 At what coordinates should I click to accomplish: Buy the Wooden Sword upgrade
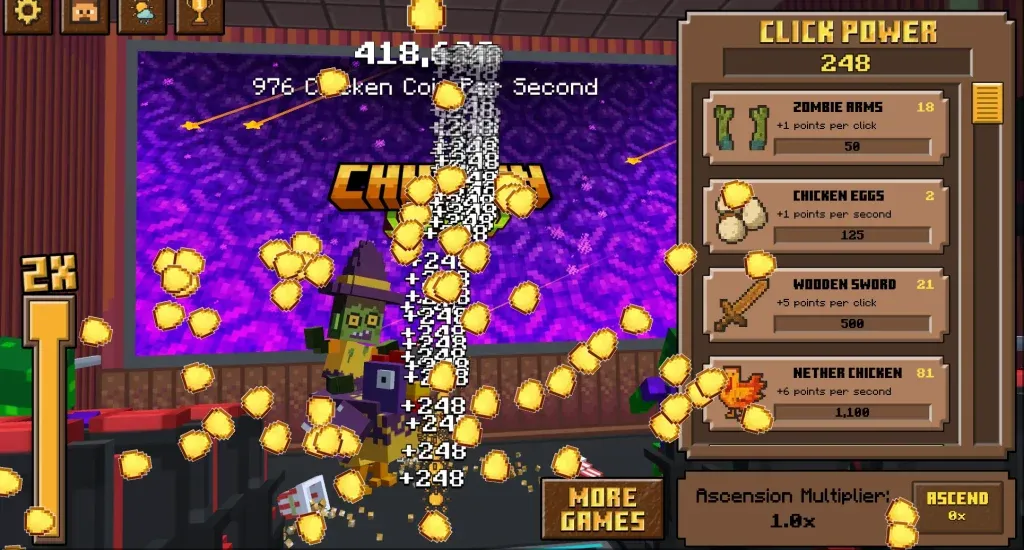[x=824, y=303]
